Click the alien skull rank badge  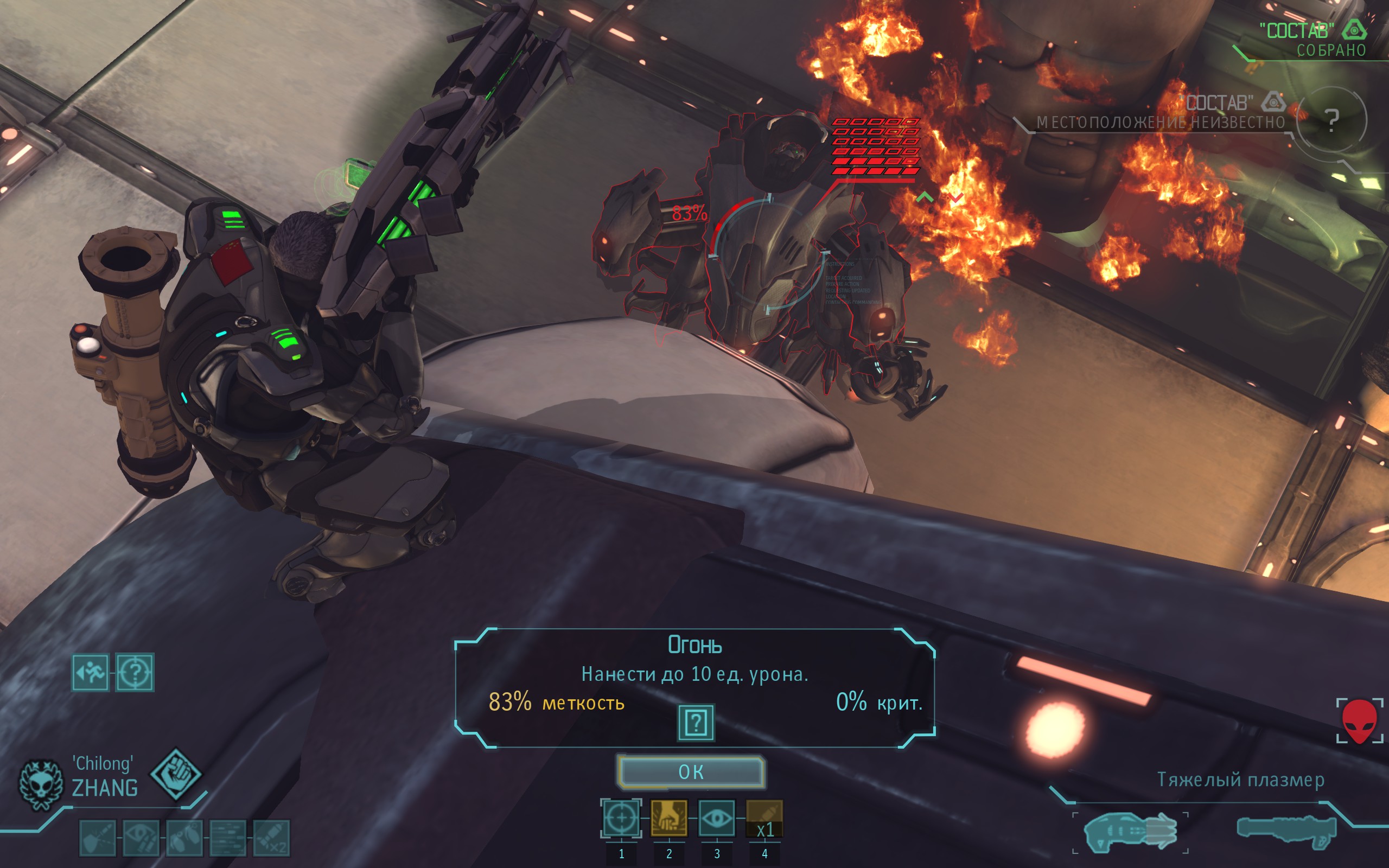point(40,784)
